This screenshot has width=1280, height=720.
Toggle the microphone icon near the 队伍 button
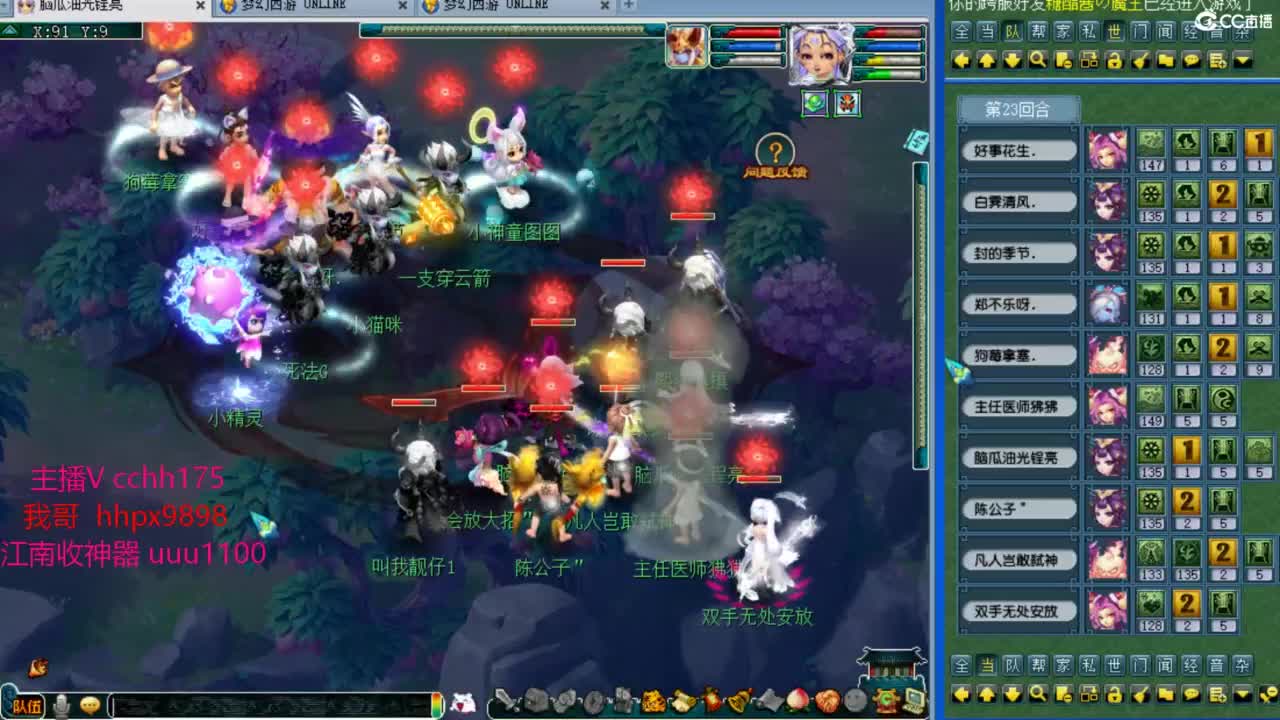point(60,706)
